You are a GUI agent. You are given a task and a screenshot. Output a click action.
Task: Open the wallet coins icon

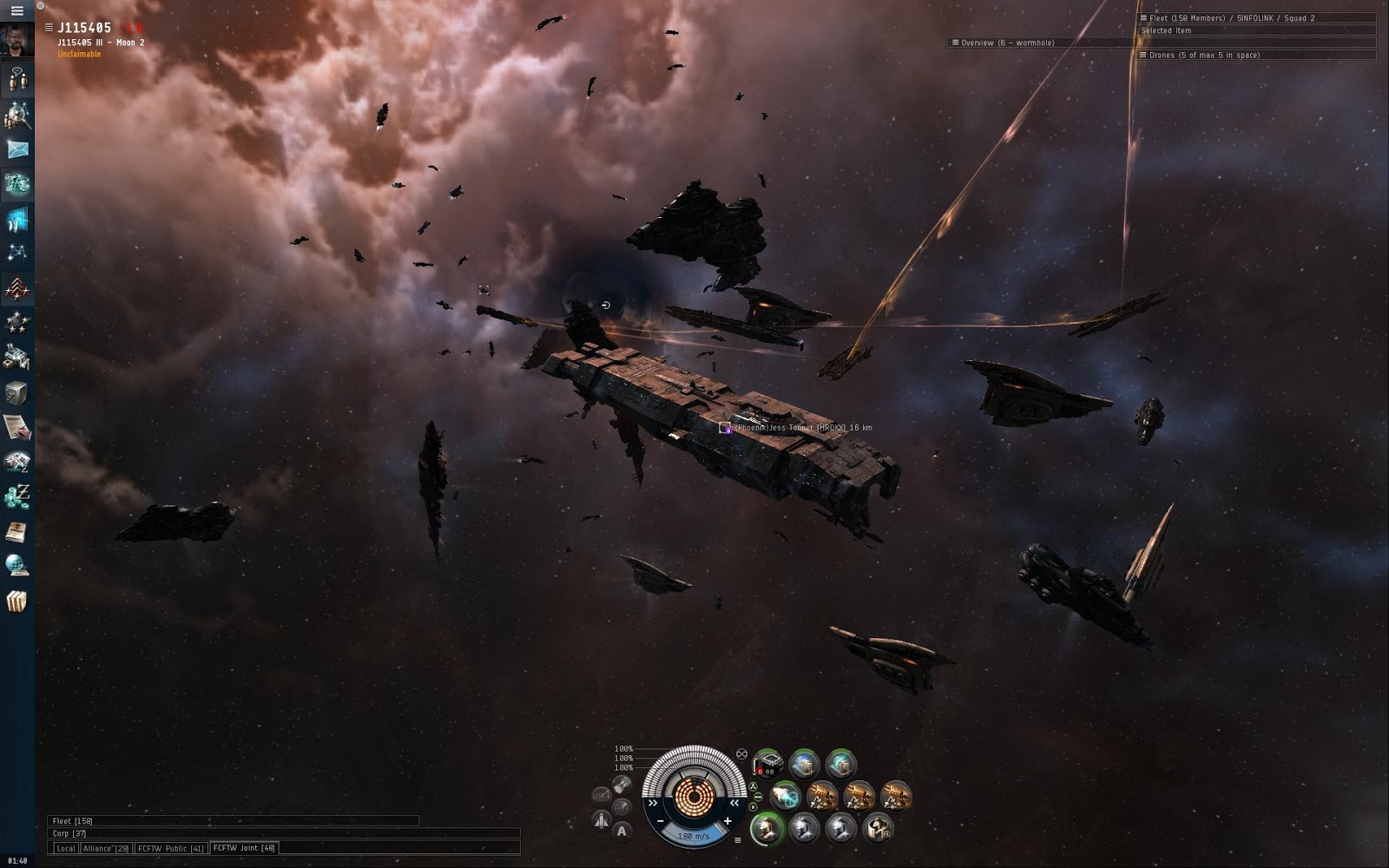point(16,496)
